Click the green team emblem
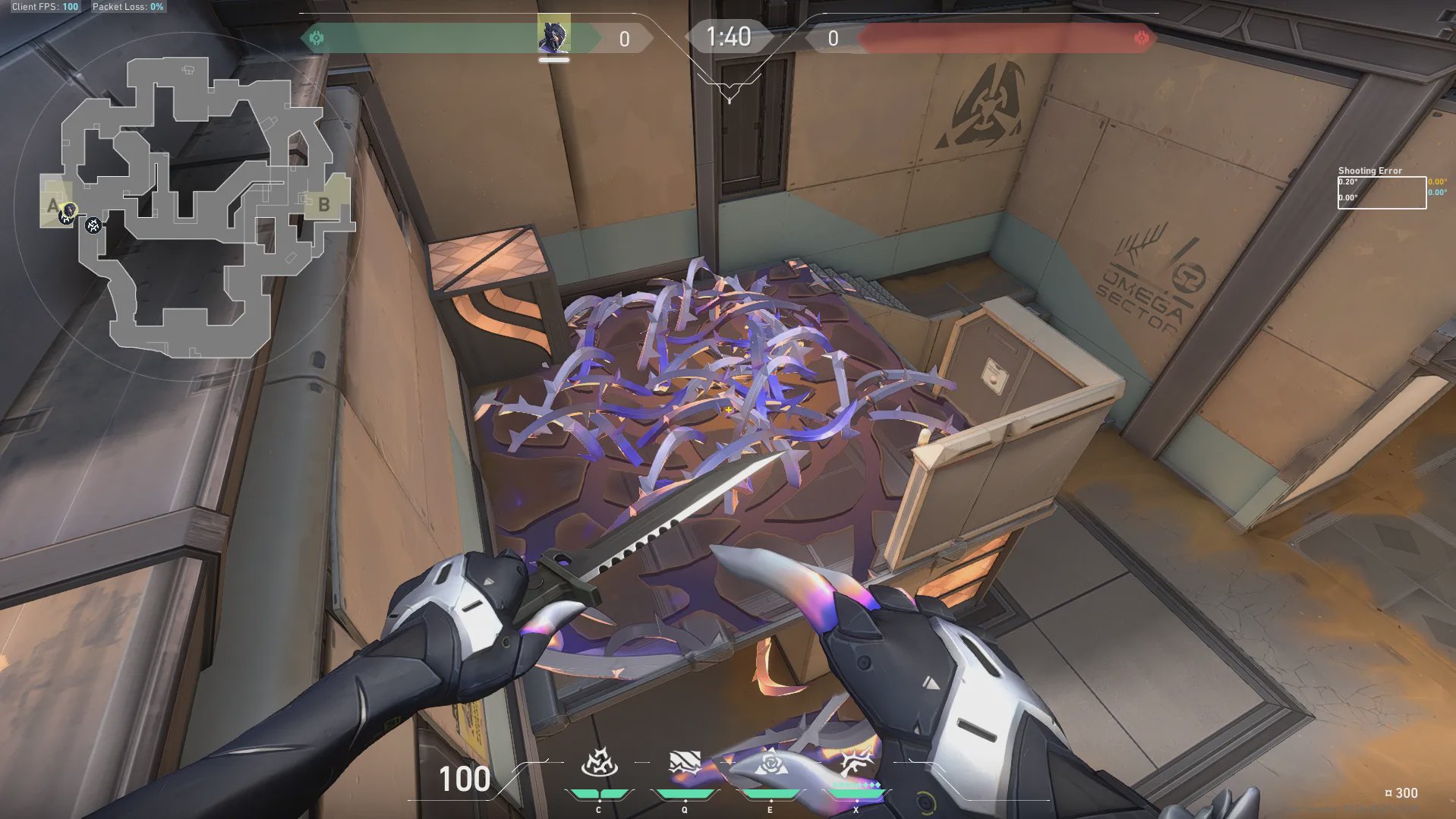The image size is (1456, 819). (x=317, y=38)
